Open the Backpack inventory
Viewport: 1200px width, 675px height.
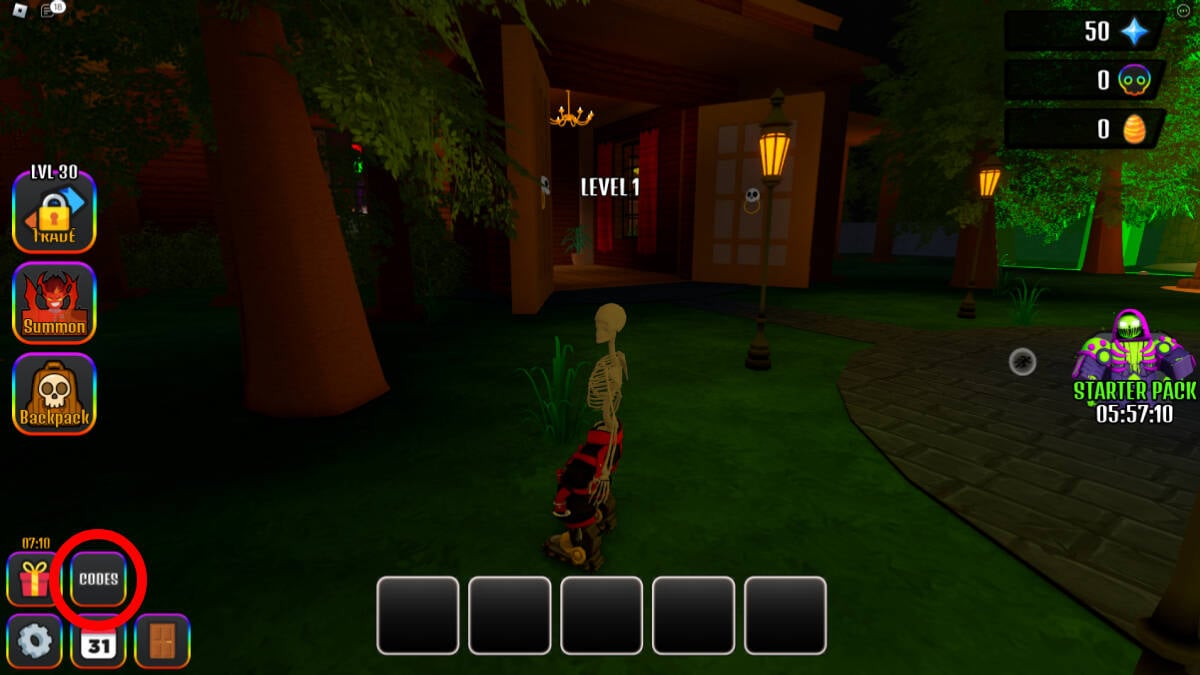[x=54, y=394]
